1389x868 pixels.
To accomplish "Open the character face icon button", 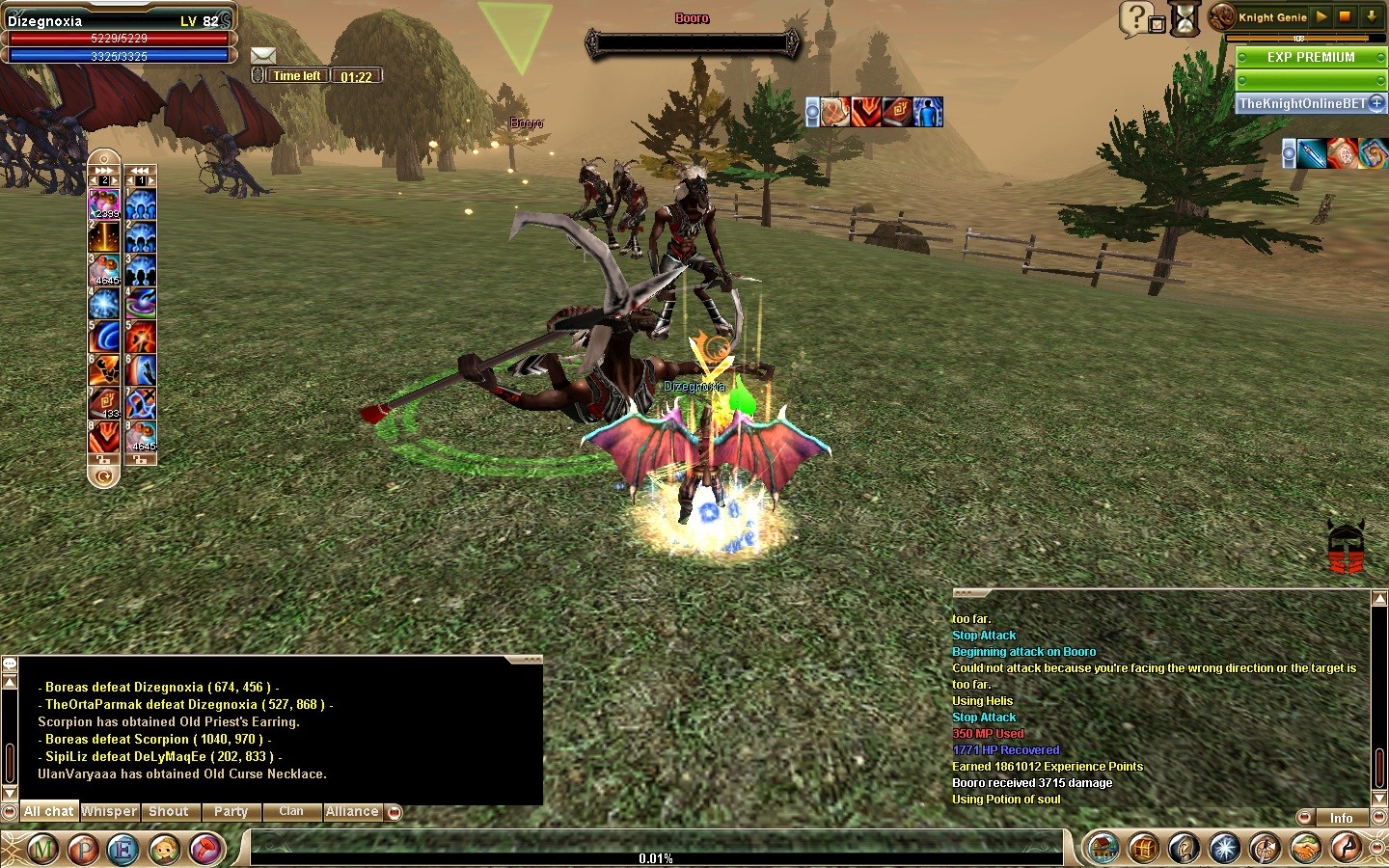I will coord(165,850).
